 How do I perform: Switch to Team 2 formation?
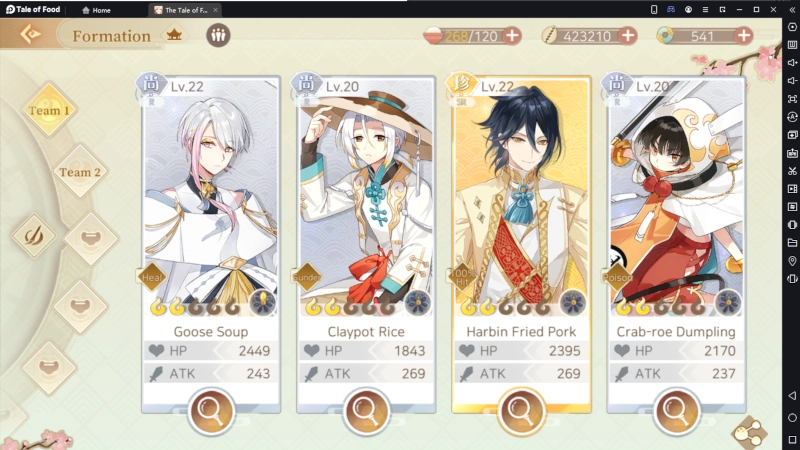(x=80, y=172)
